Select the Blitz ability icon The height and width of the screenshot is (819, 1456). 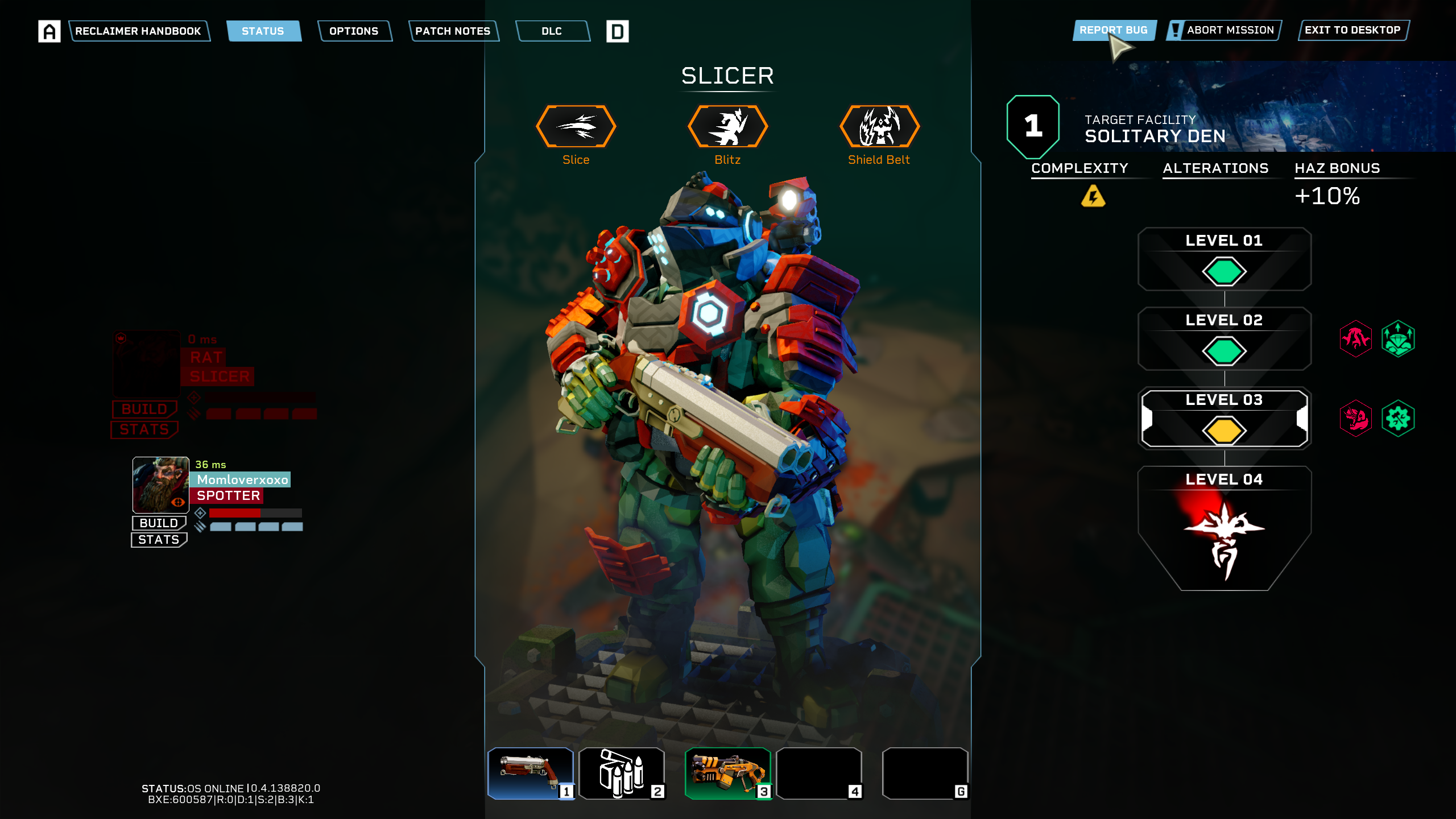727,126
